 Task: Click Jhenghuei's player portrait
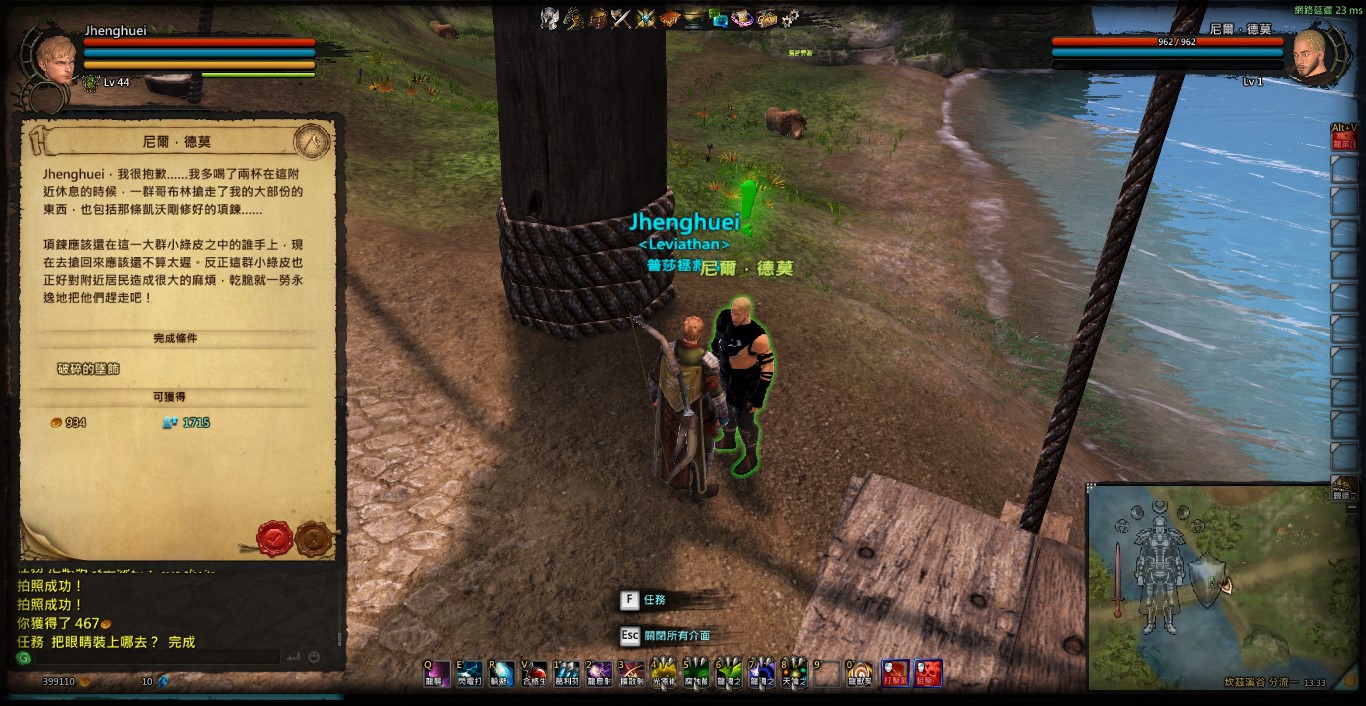55,58
